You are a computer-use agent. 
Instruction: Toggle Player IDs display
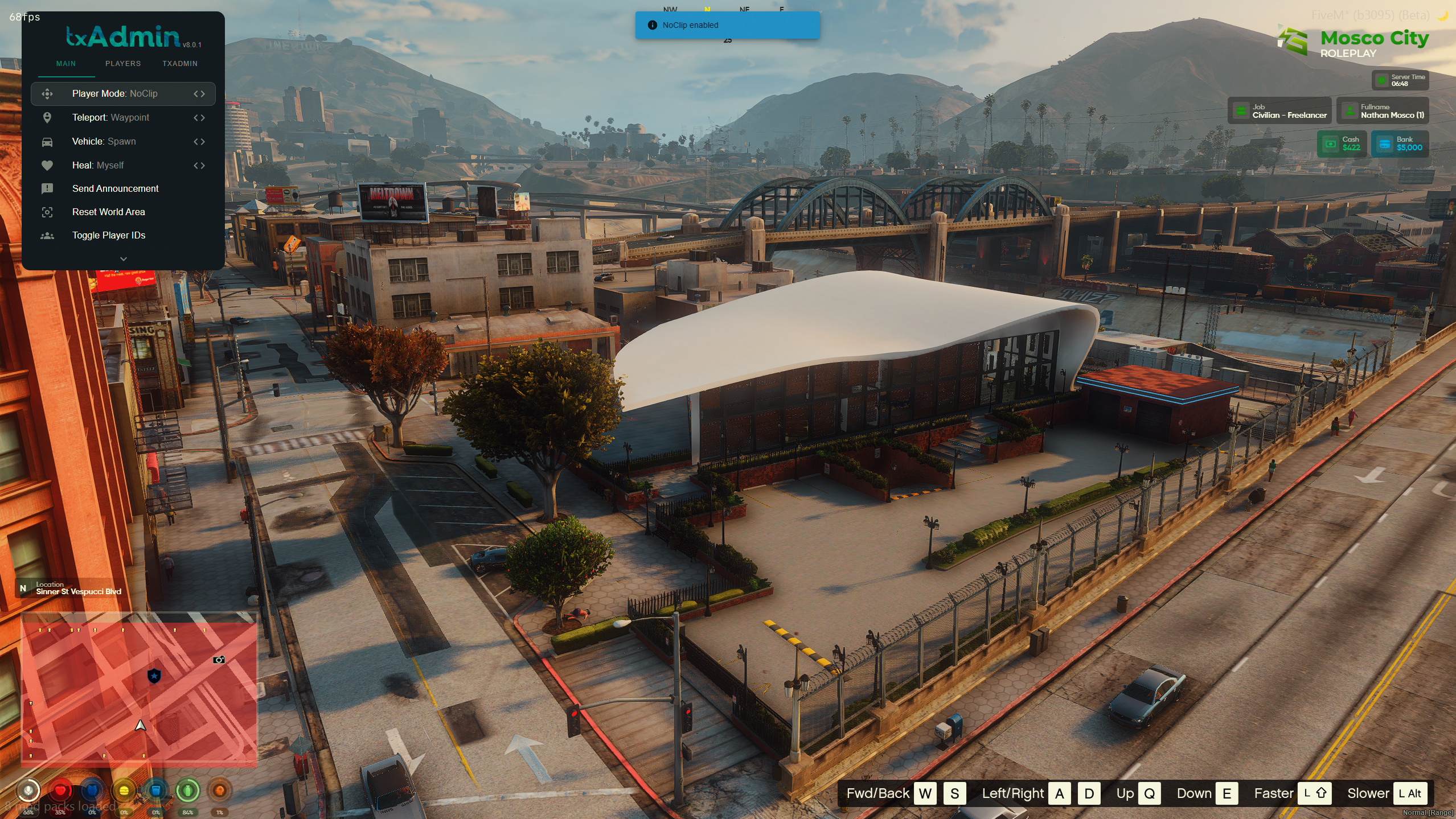[x=109, y=236]
